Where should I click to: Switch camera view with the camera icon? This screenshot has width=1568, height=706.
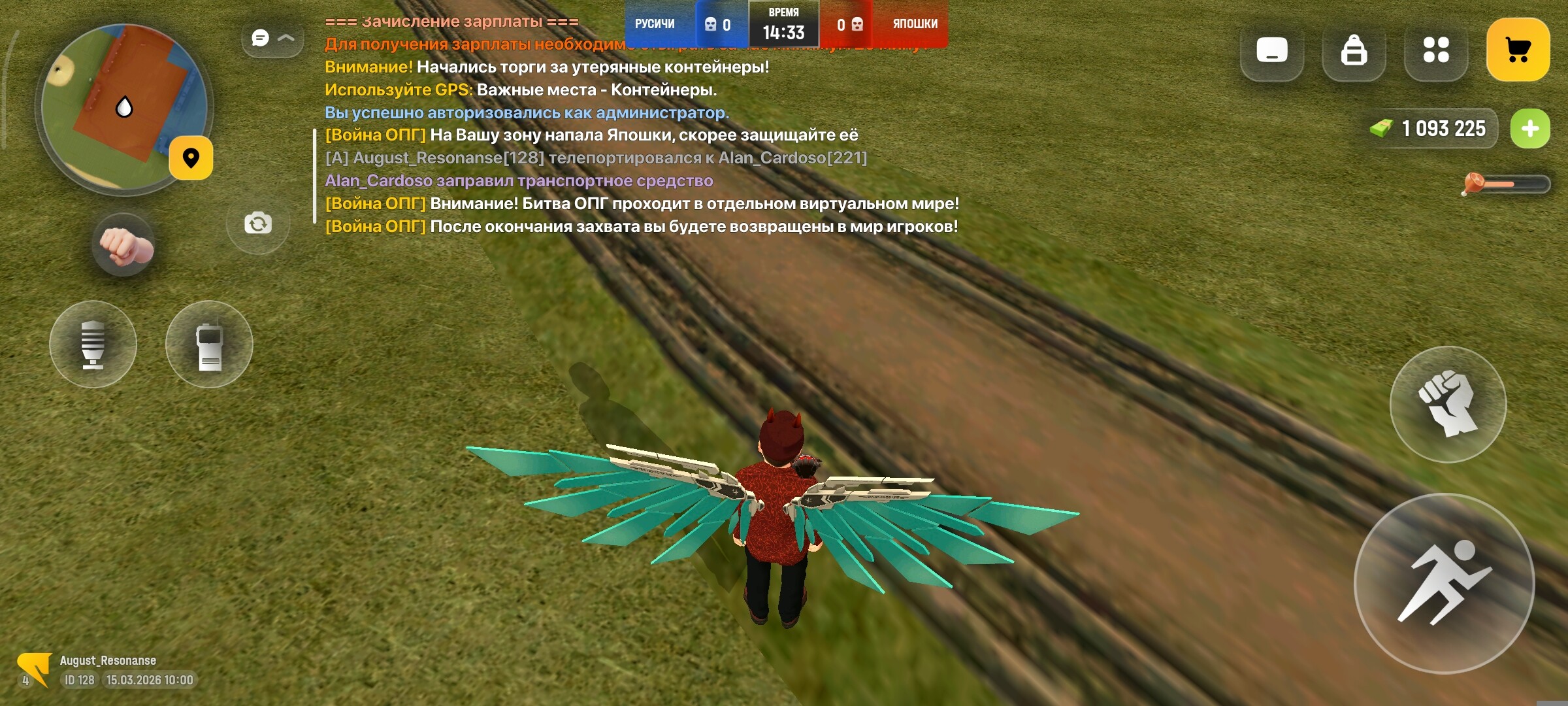(258, 224)
